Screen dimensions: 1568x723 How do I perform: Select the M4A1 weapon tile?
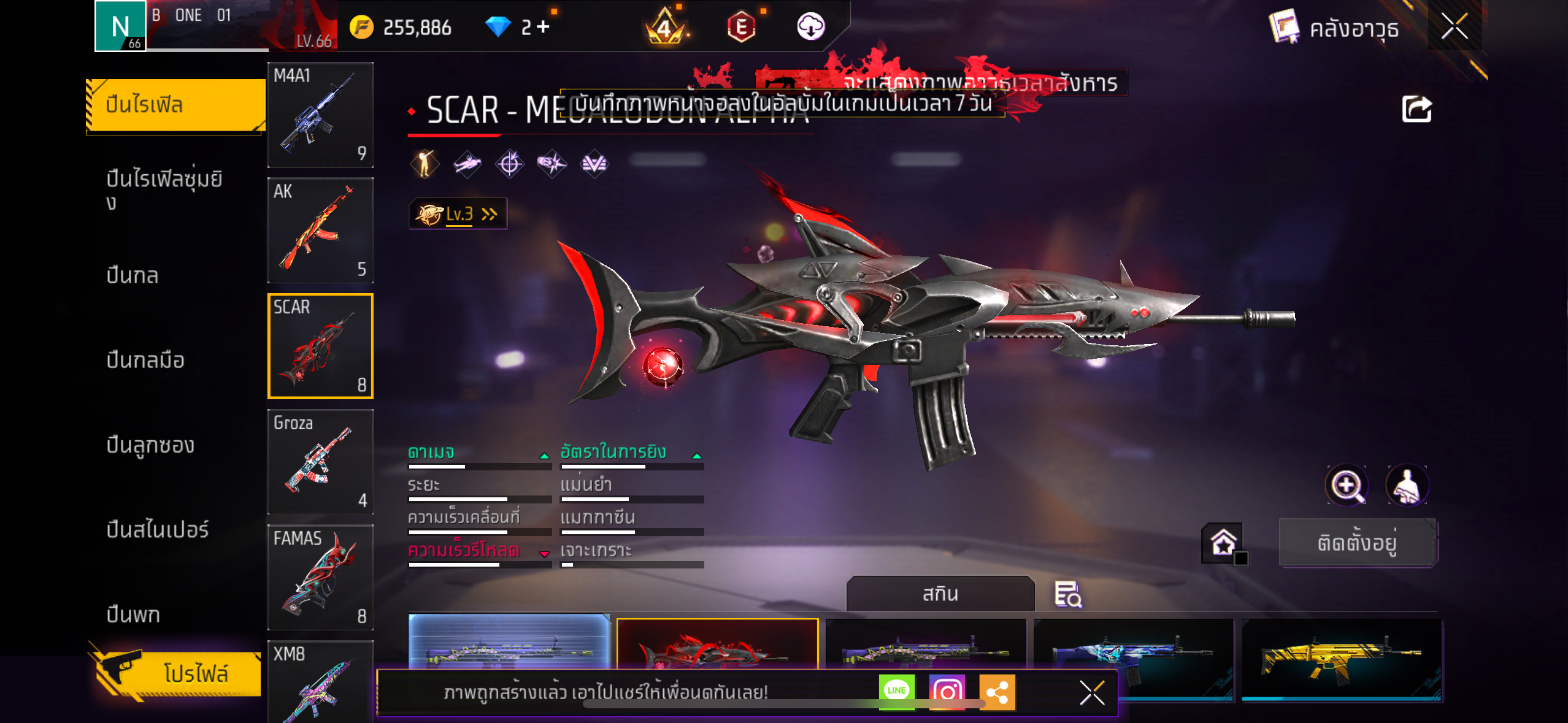tap(320, 115)
